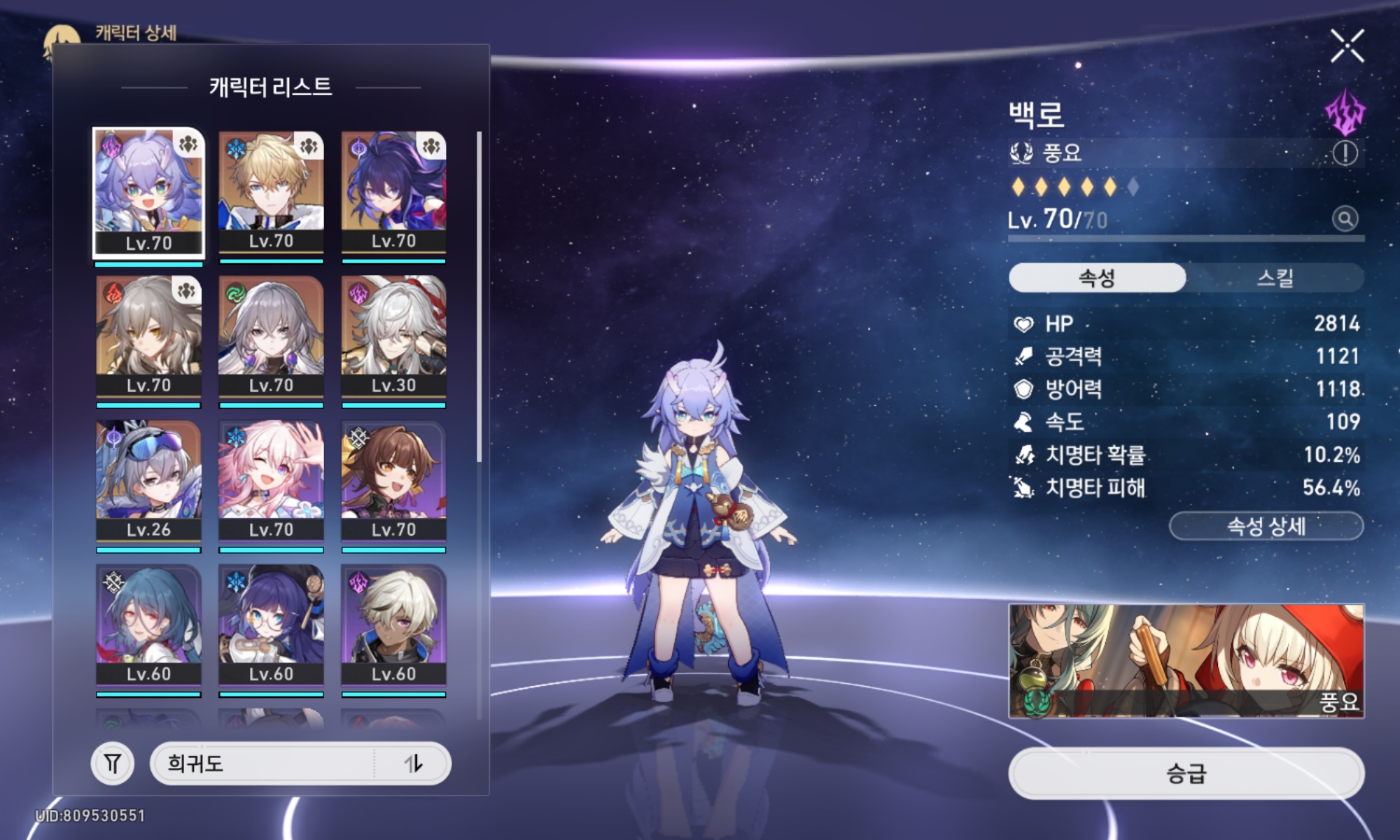Screen dimensions: 1400x840
Task: Pick the purple-haired character with round glasses
Action: click(271, 625)
